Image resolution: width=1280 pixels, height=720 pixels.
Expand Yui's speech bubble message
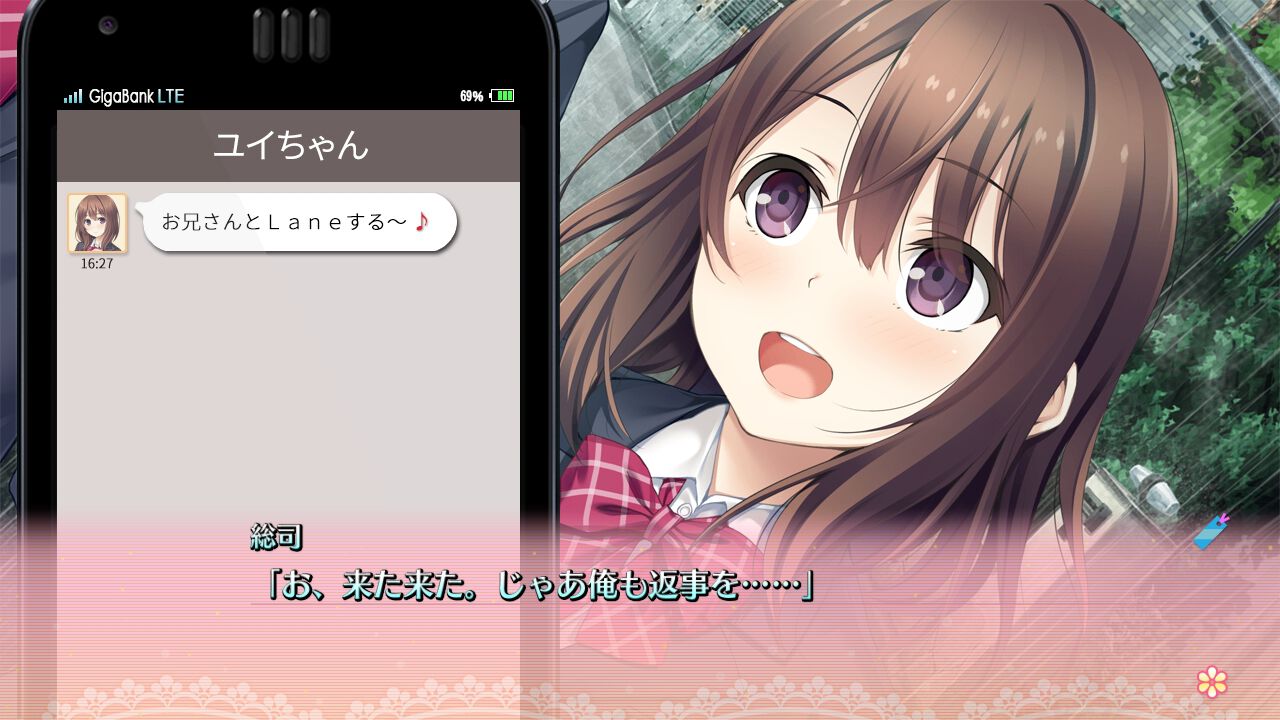(x=295, y=222)
